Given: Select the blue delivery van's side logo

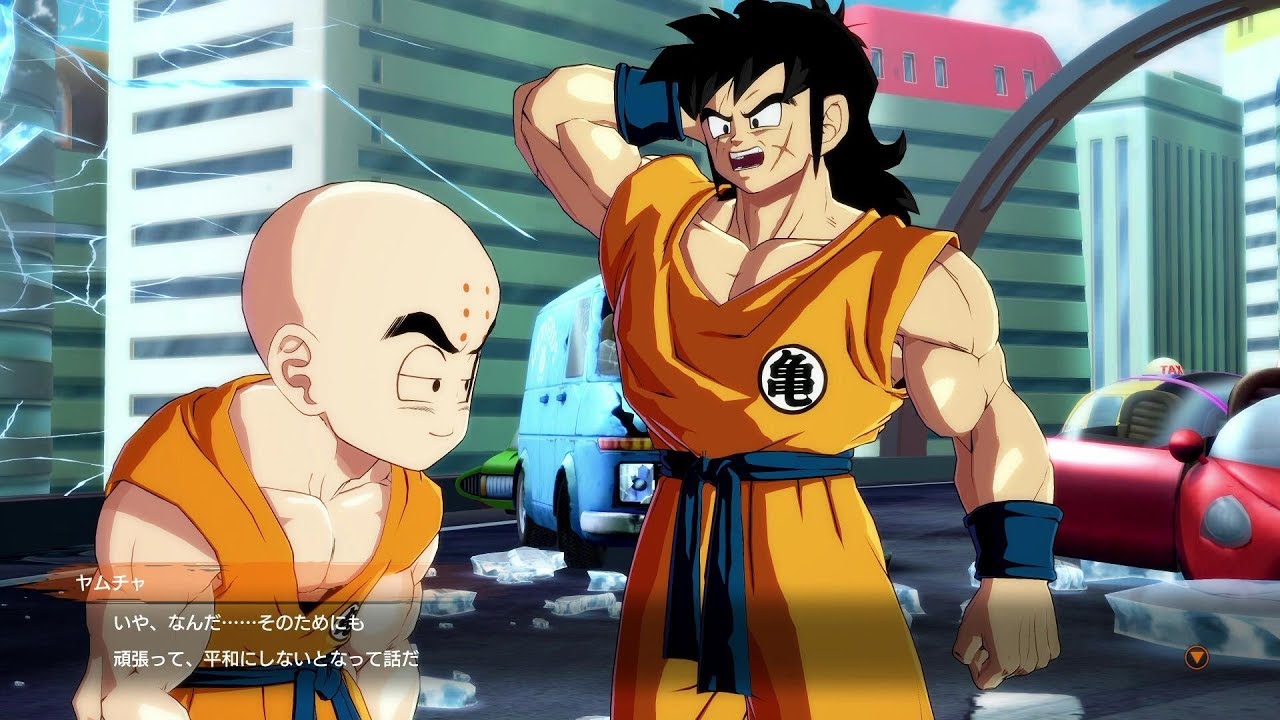Looking at the screenshot, I should (547, 336).
